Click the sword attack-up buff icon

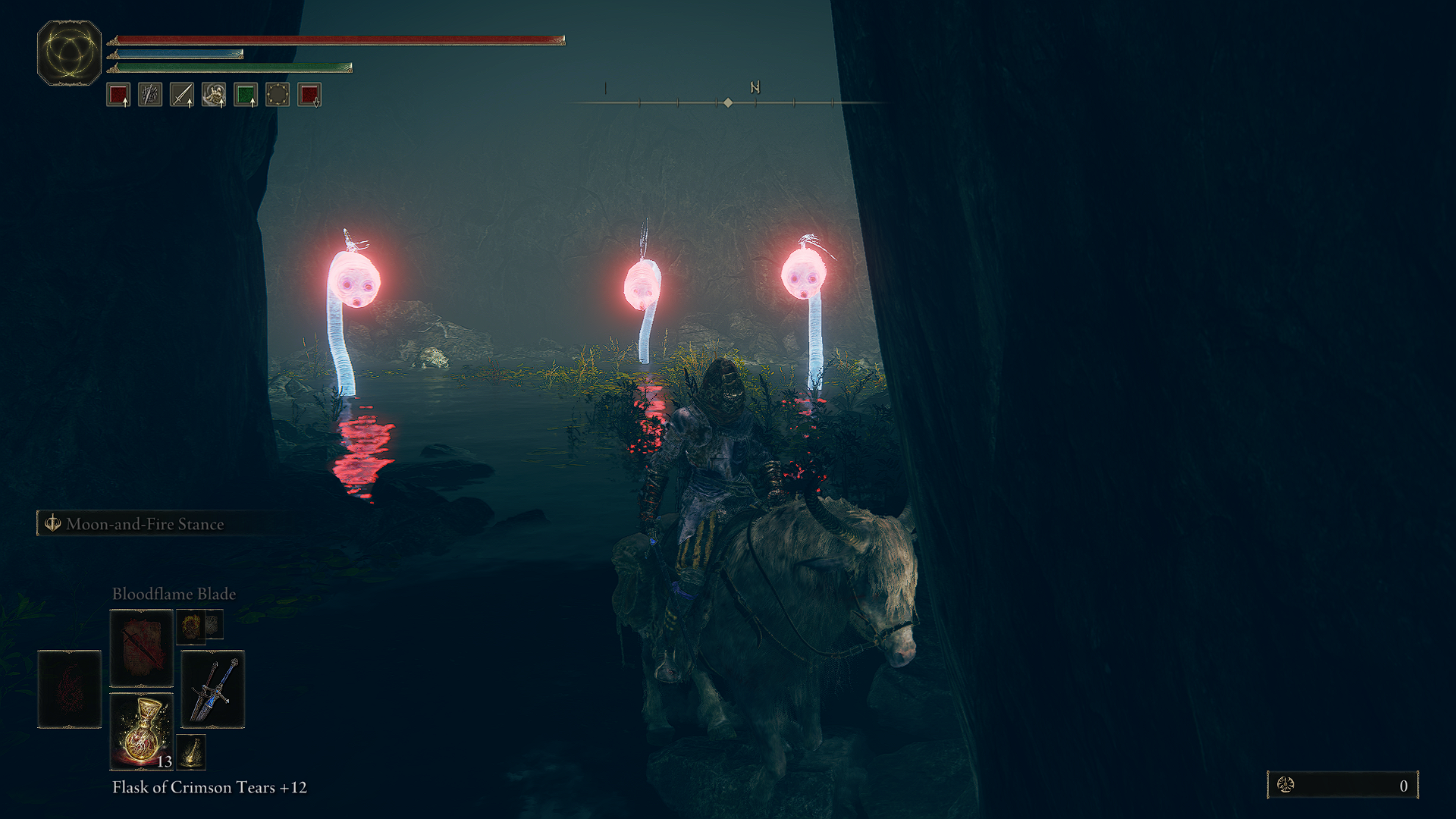tap(182, 95)
